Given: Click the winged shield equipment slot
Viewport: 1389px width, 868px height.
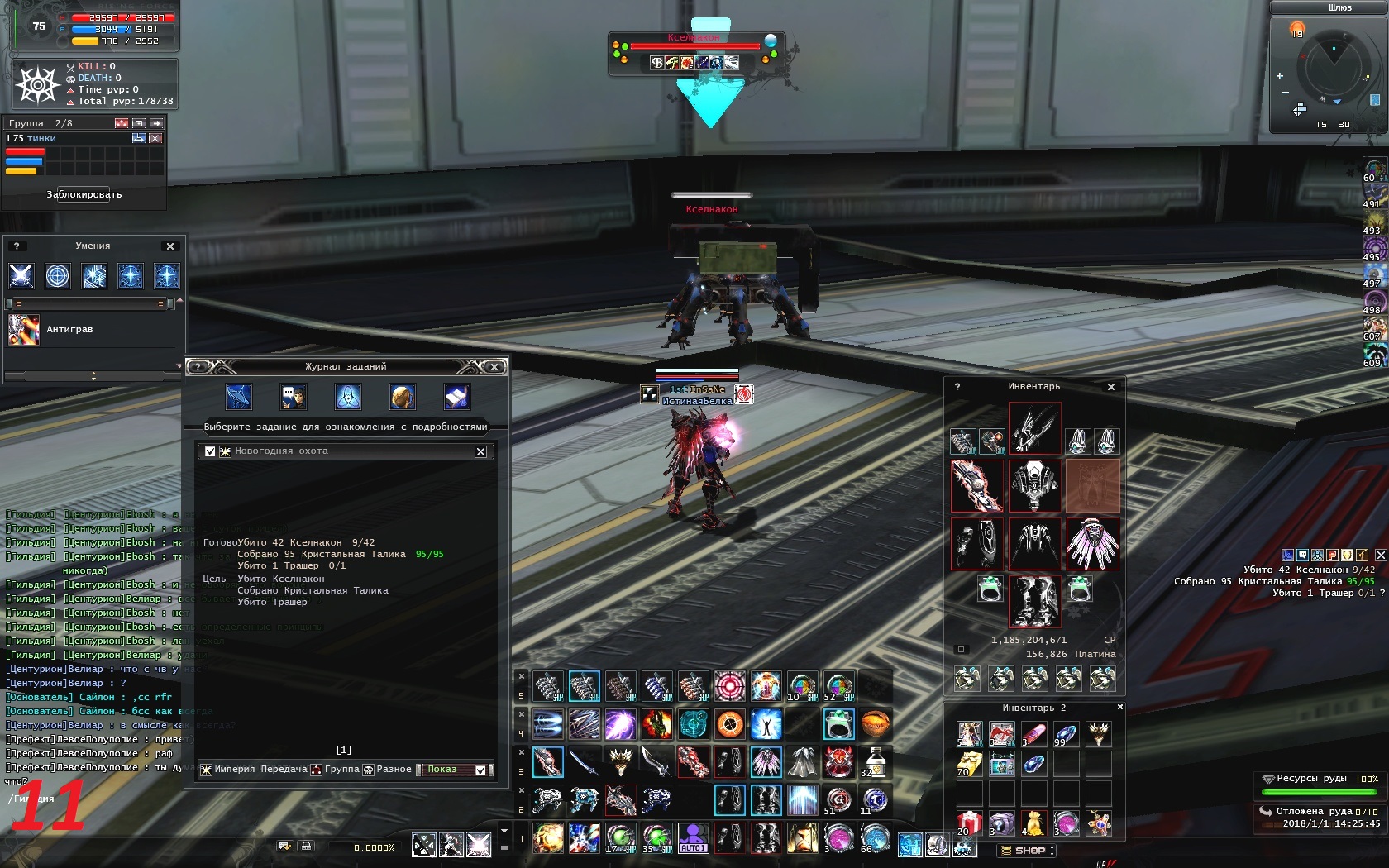Looking at the screenshot, I should [1092, 543].
